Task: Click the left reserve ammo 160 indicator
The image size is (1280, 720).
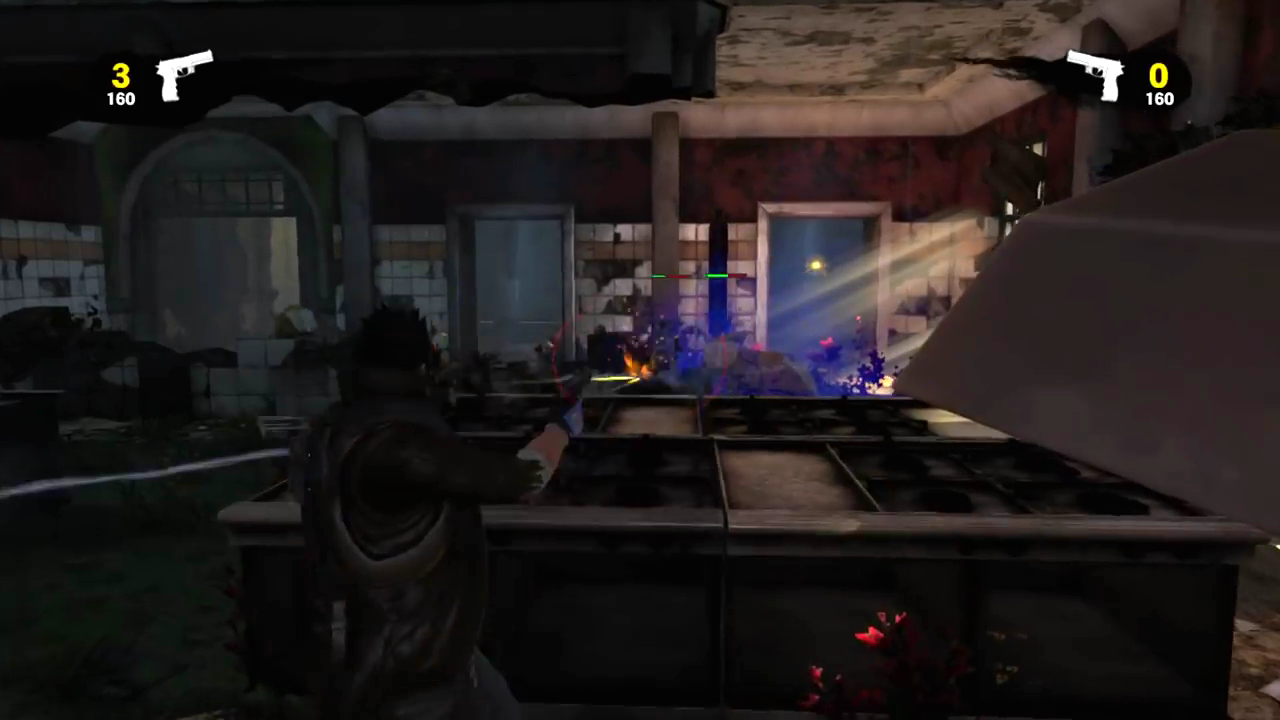Action: coord(120,99)
